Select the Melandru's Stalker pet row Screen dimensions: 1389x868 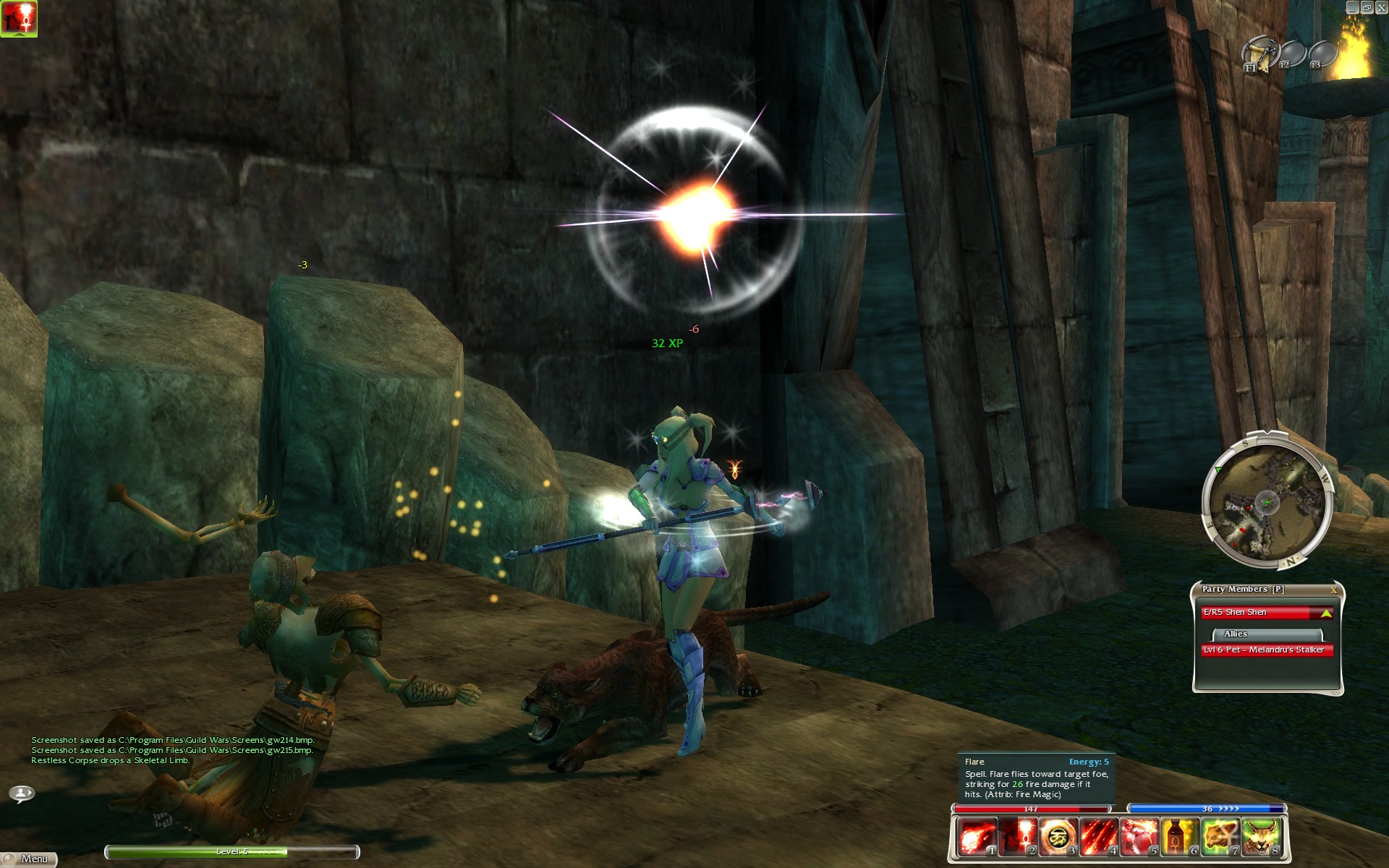pyautogui.click(x=1266, y=650)
